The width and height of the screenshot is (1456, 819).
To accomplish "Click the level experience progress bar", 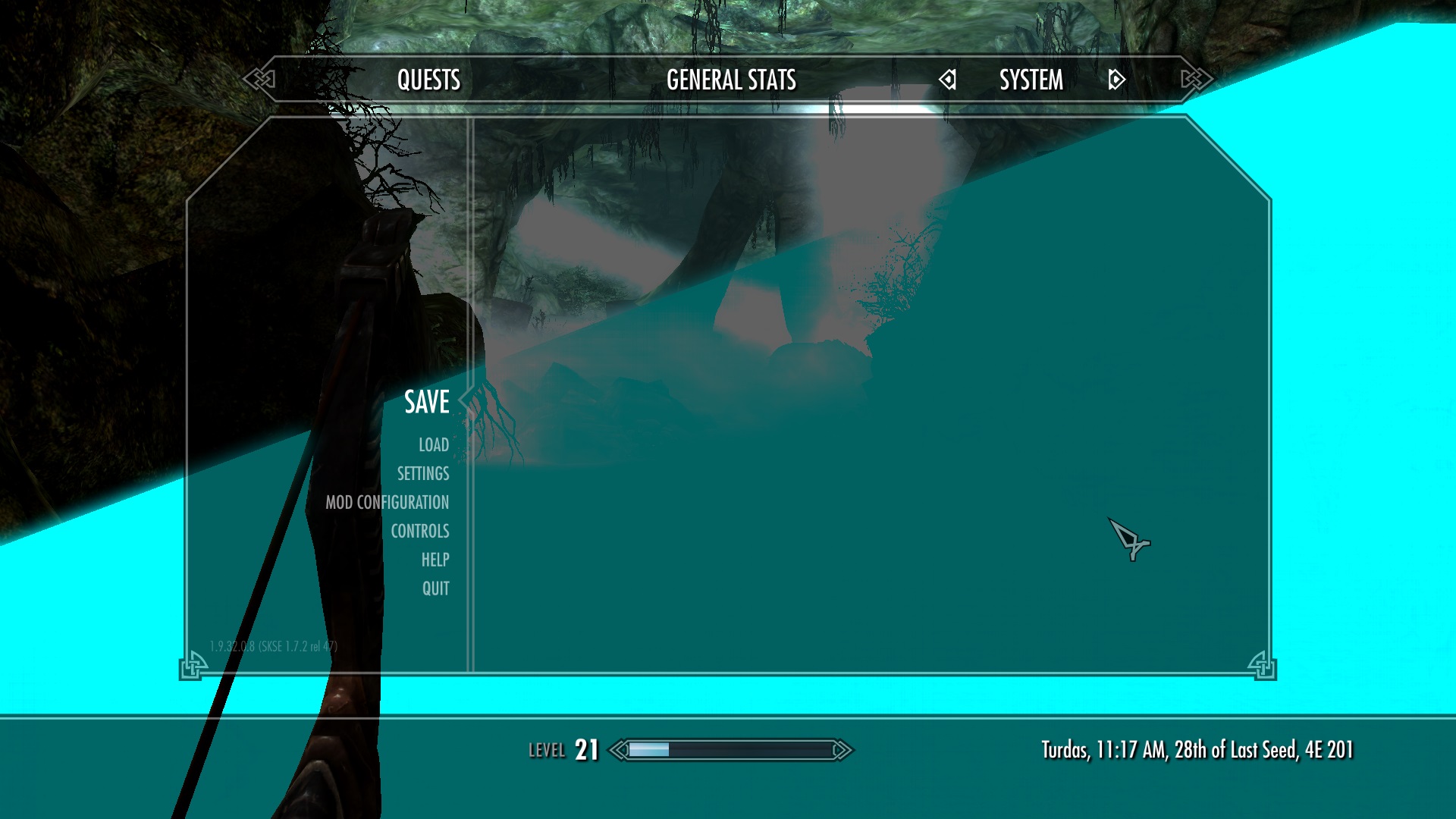I will click(728, 749).
